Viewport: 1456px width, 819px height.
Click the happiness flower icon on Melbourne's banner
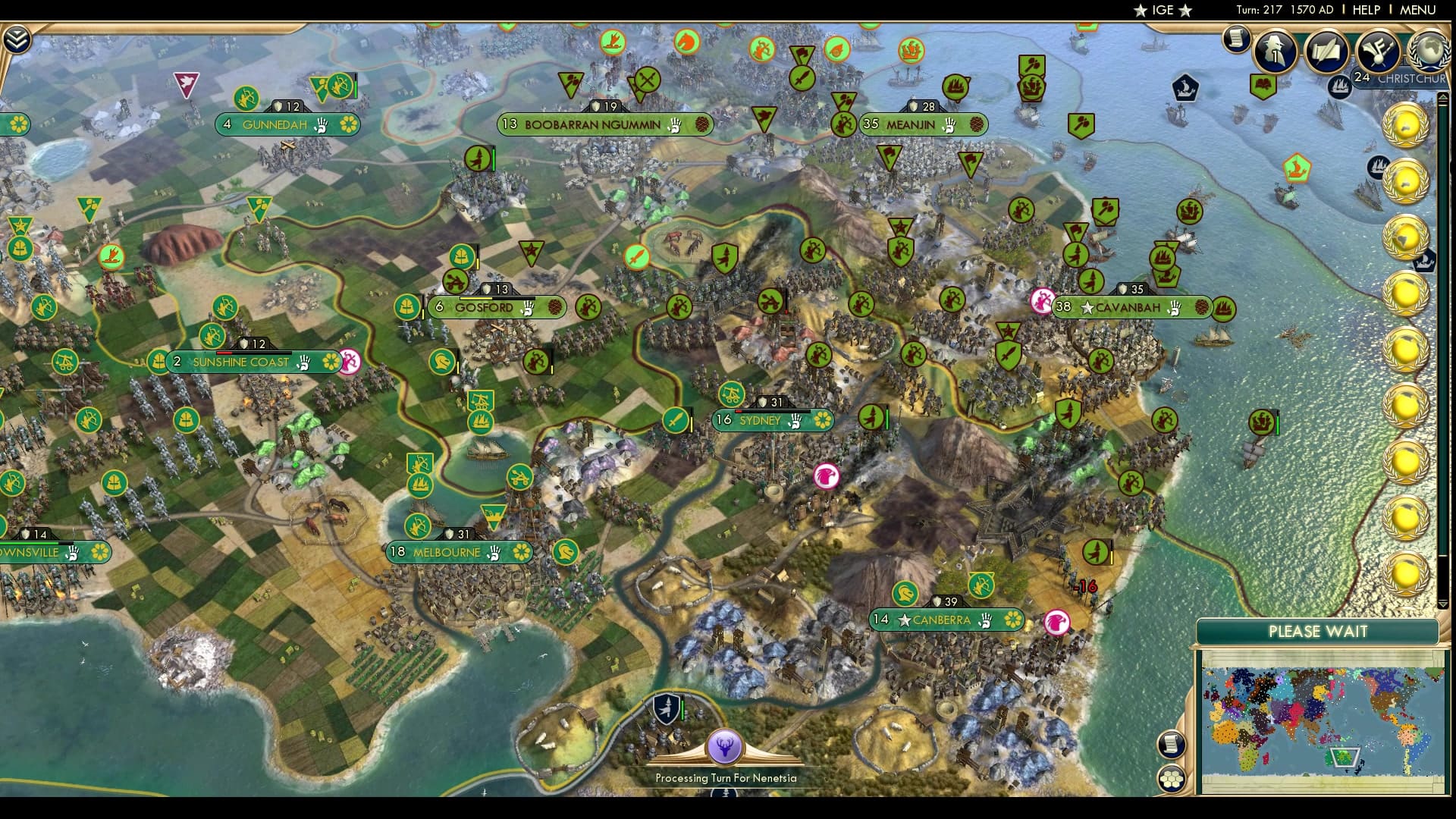pyautogui.click(x=522, y=552)
